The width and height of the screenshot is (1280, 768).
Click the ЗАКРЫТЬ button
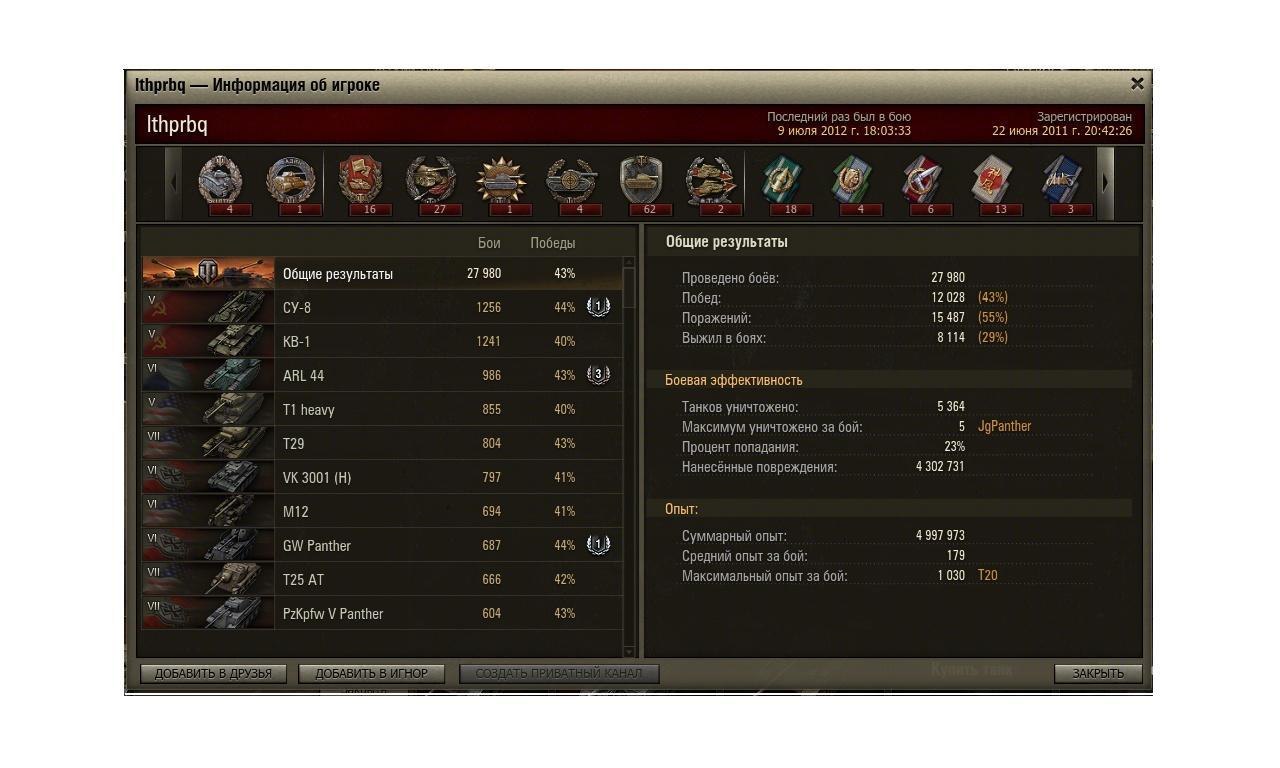pos(1097,673)
